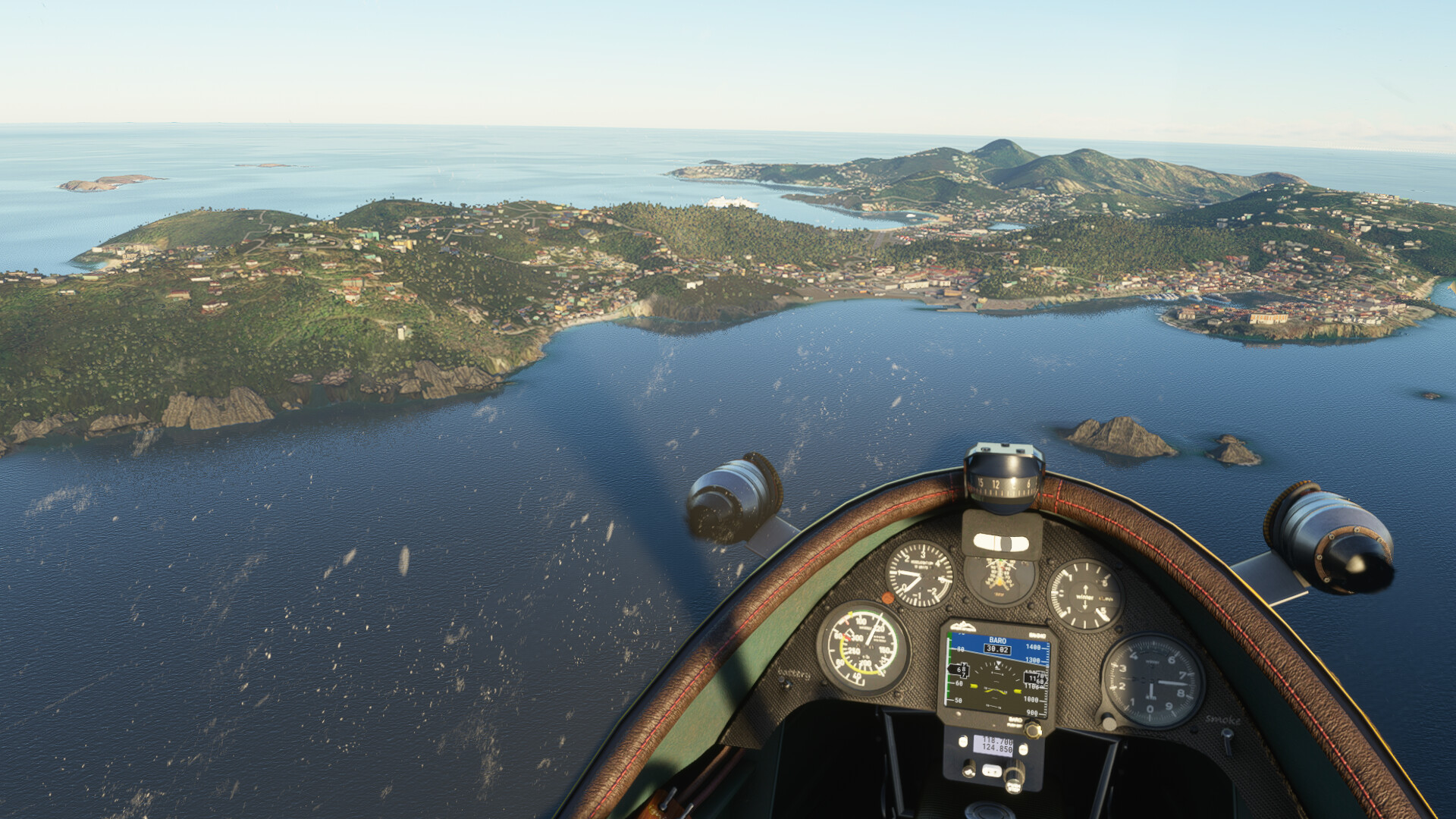This screenshot has width=1456, height=819.
Task: Click the altimeter's pressure adjustment knob
Action: pos(1107,721)
